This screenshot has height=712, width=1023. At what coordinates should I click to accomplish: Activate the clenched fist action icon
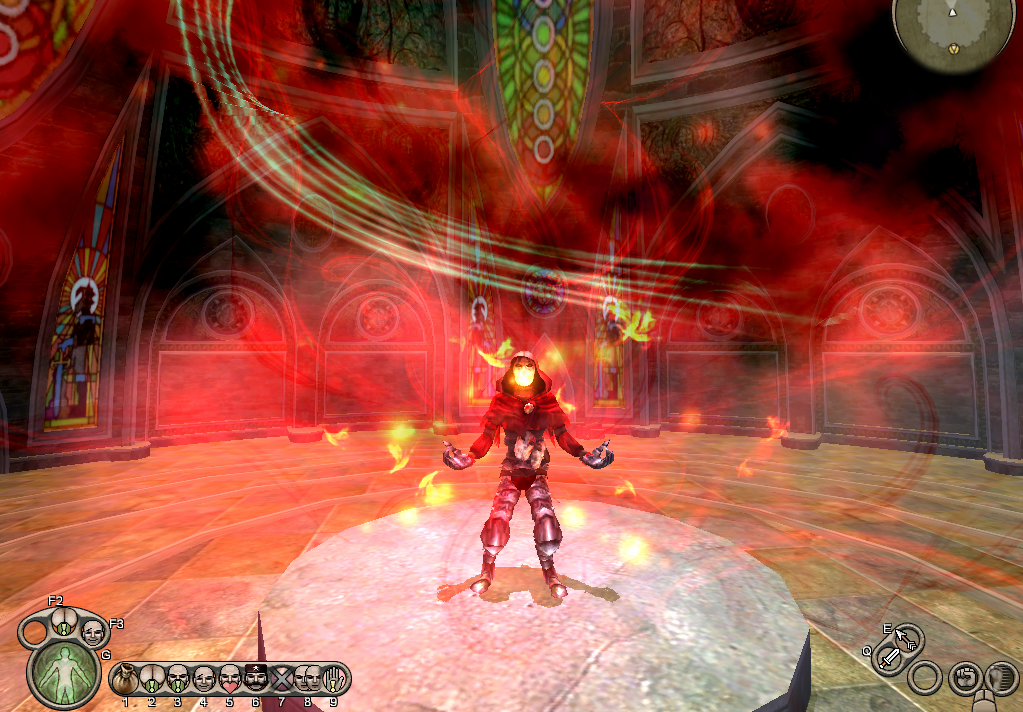pyautogui.click(x=964, y=678)
